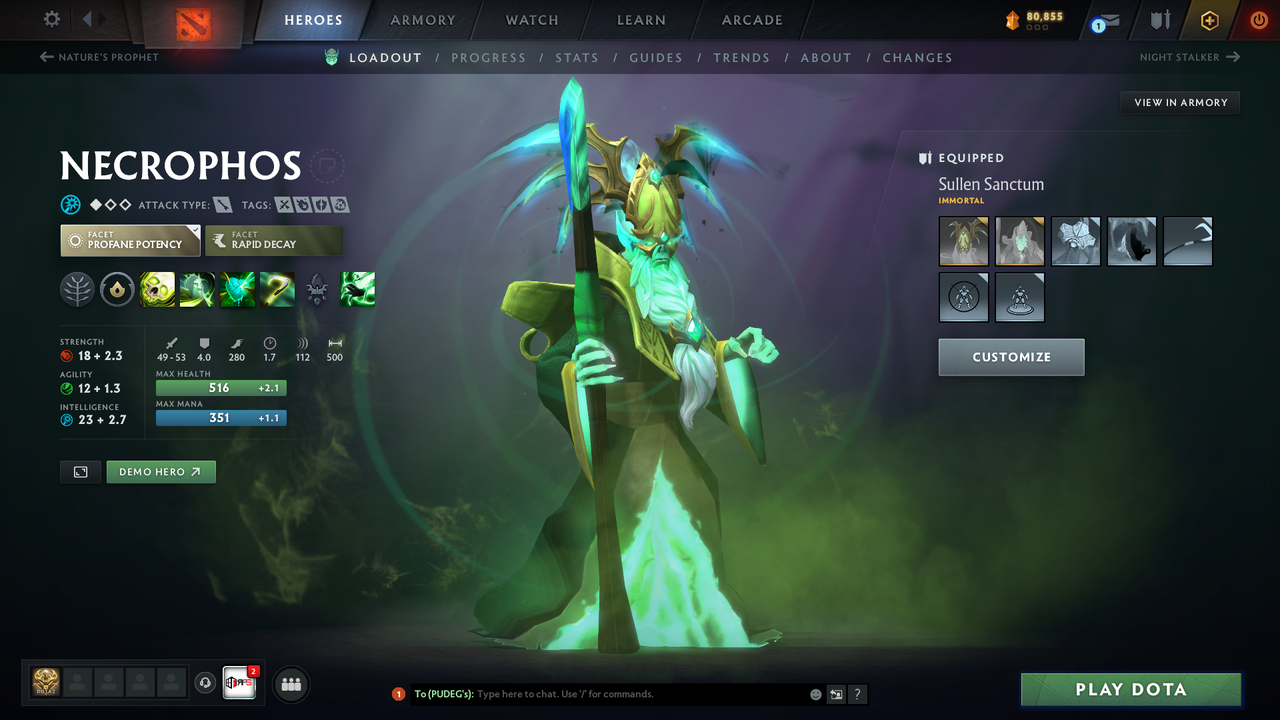The image size is (1280, 720).
Task: Open the Guides section
Action: tap(656, 58)
